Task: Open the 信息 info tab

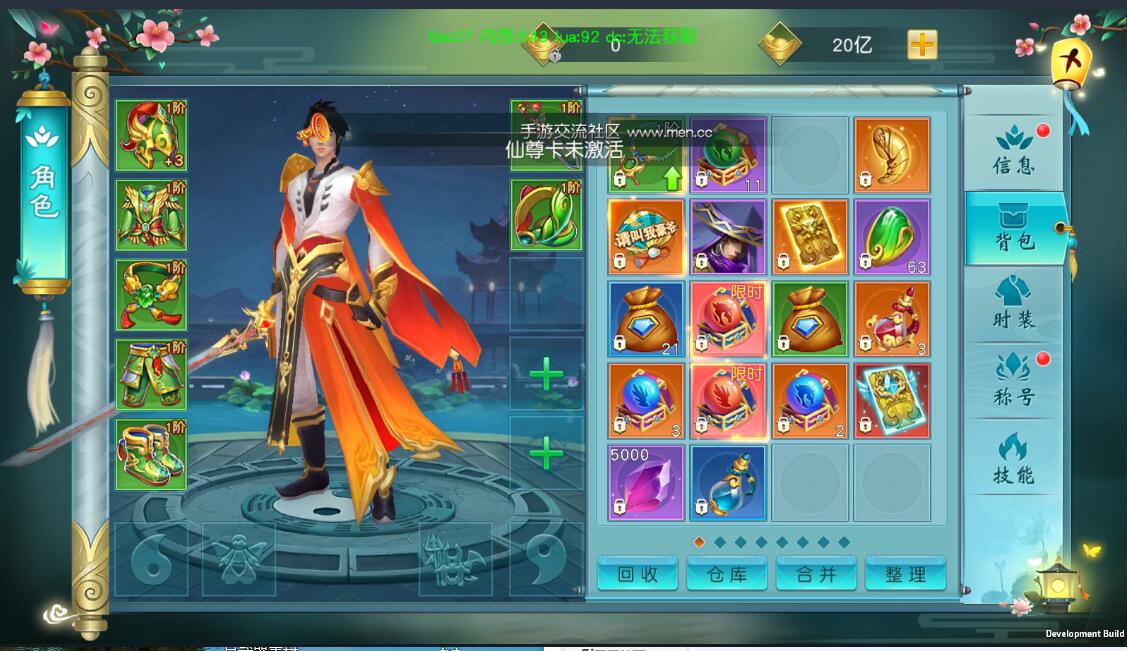Action: pos(1013,150)
